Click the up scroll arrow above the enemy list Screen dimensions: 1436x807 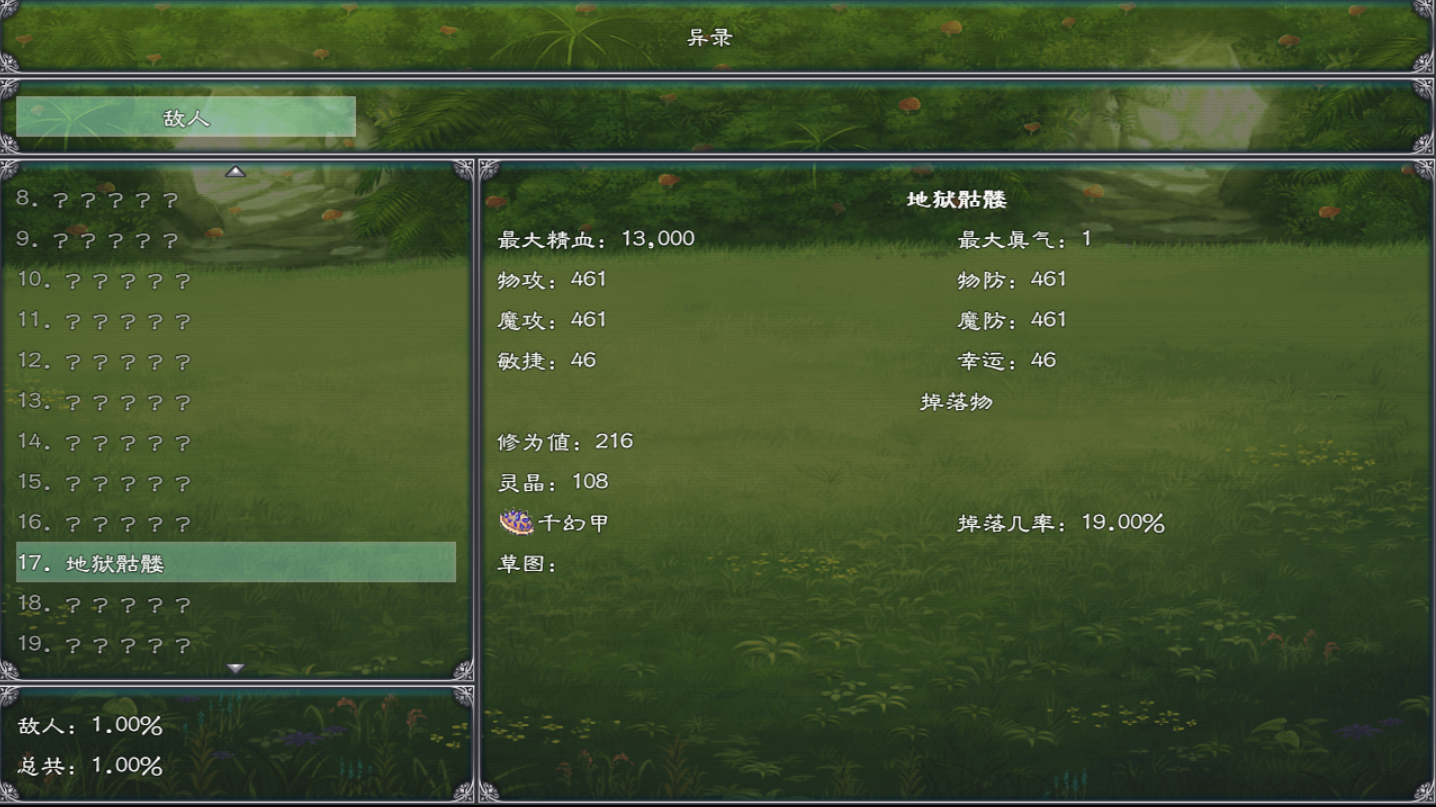(236, 171)
